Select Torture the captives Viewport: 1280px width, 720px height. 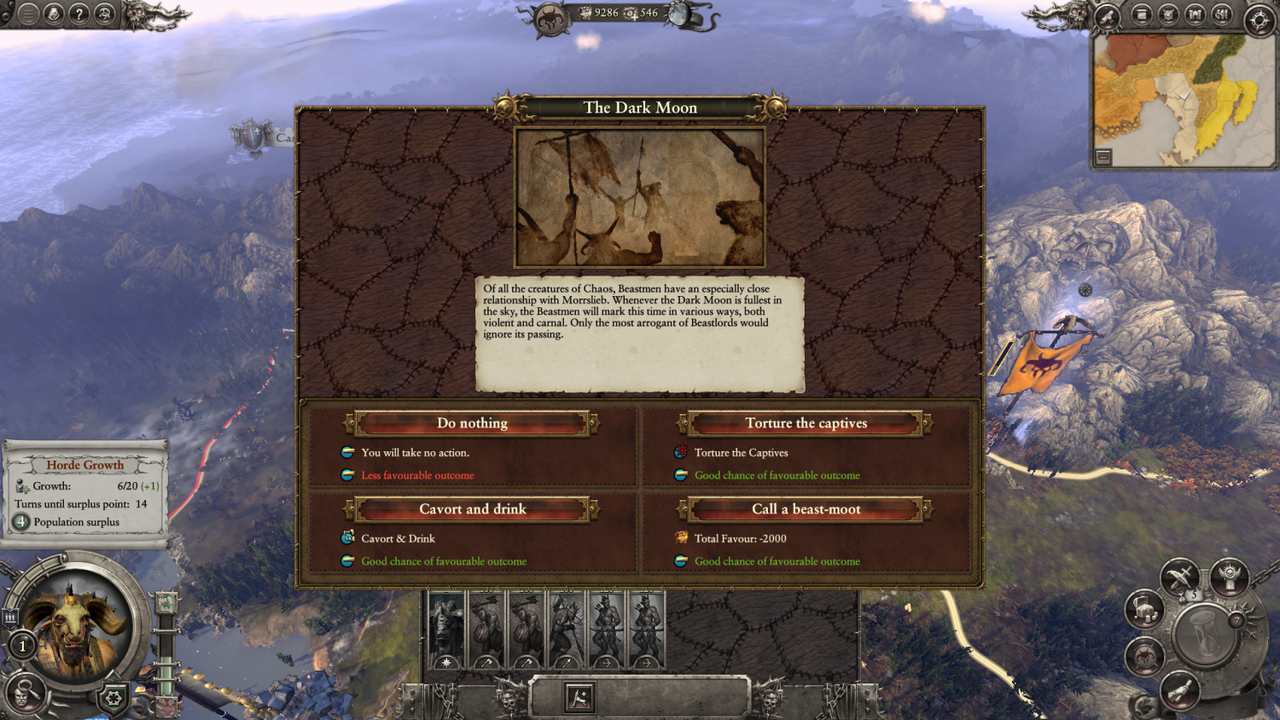[808, 422]
